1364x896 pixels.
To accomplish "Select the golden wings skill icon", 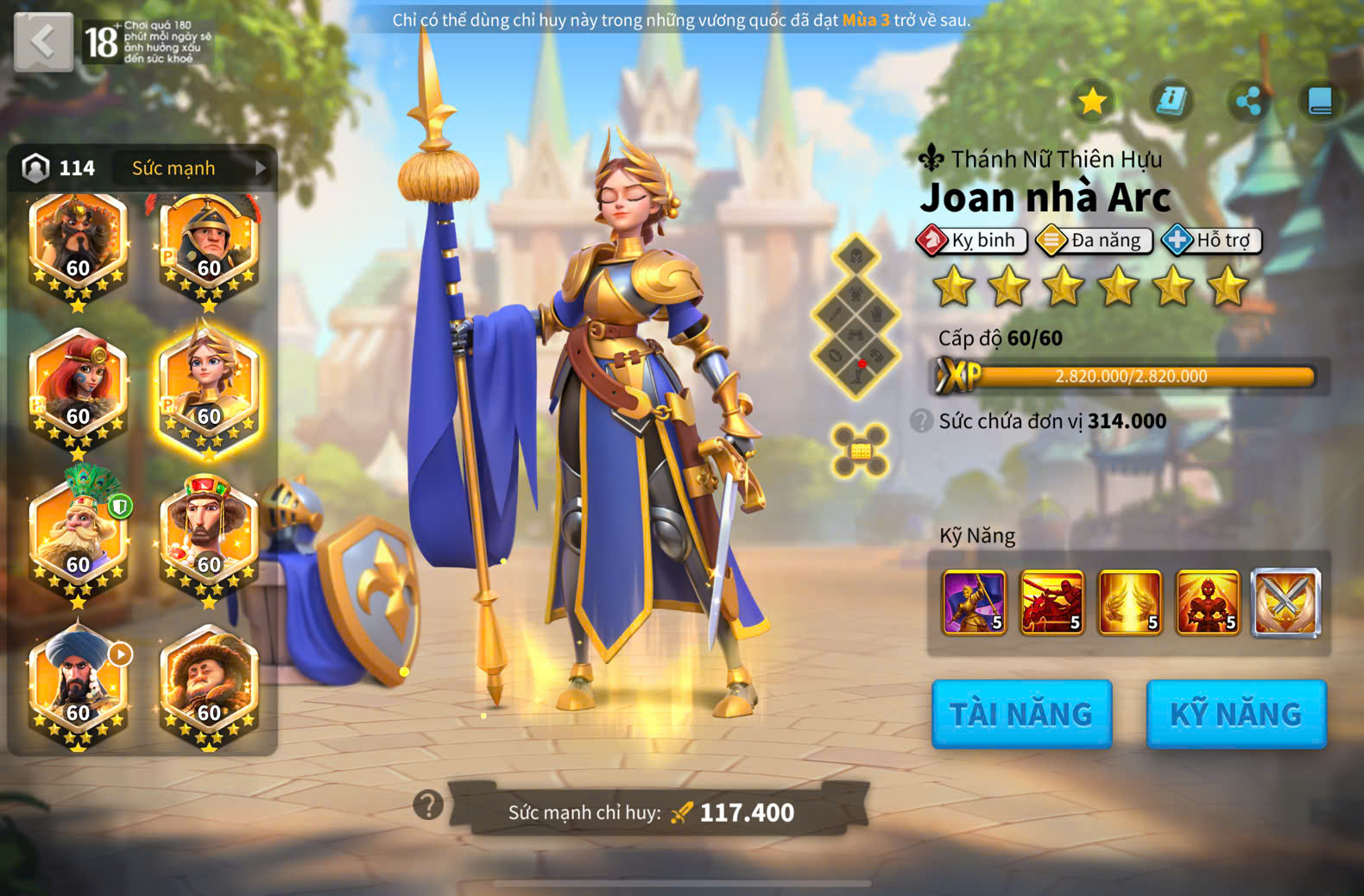I will pyautogui.click(x=1129, y=602).
